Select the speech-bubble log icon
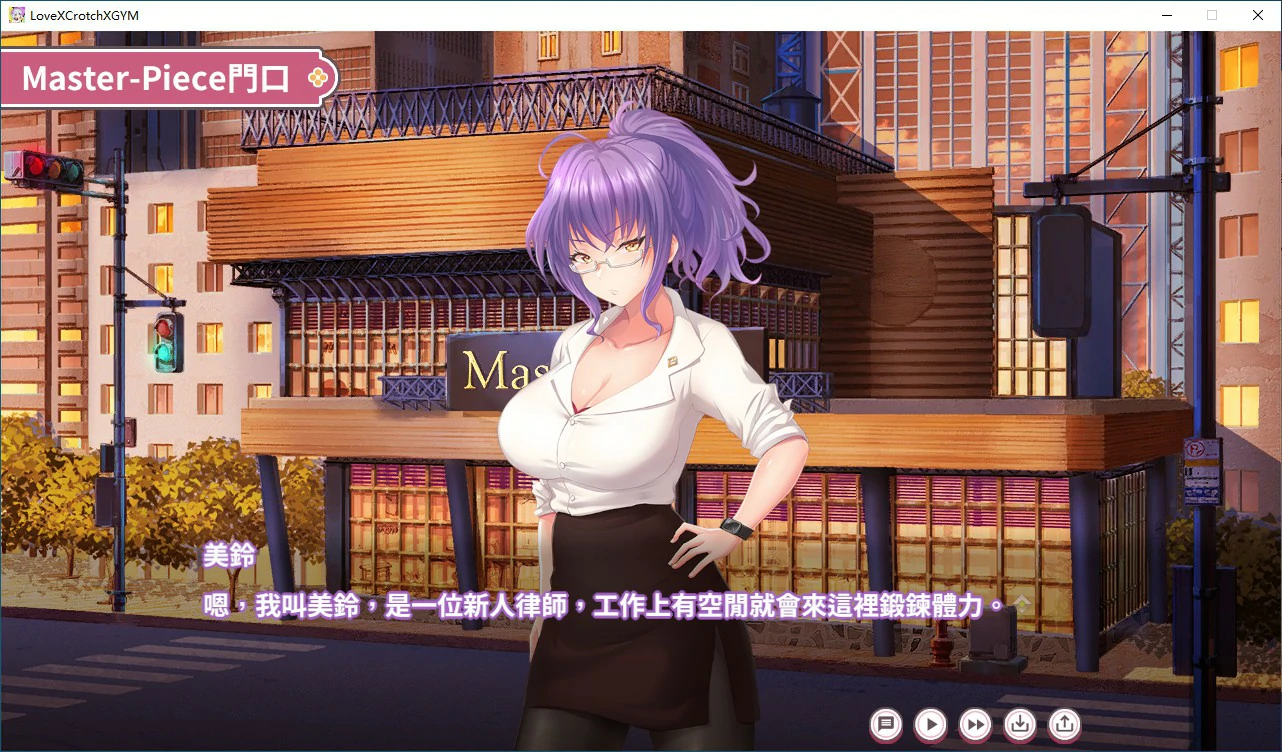Image resolution: width=1282 pixels, height=752 pixels. point(886,725)
